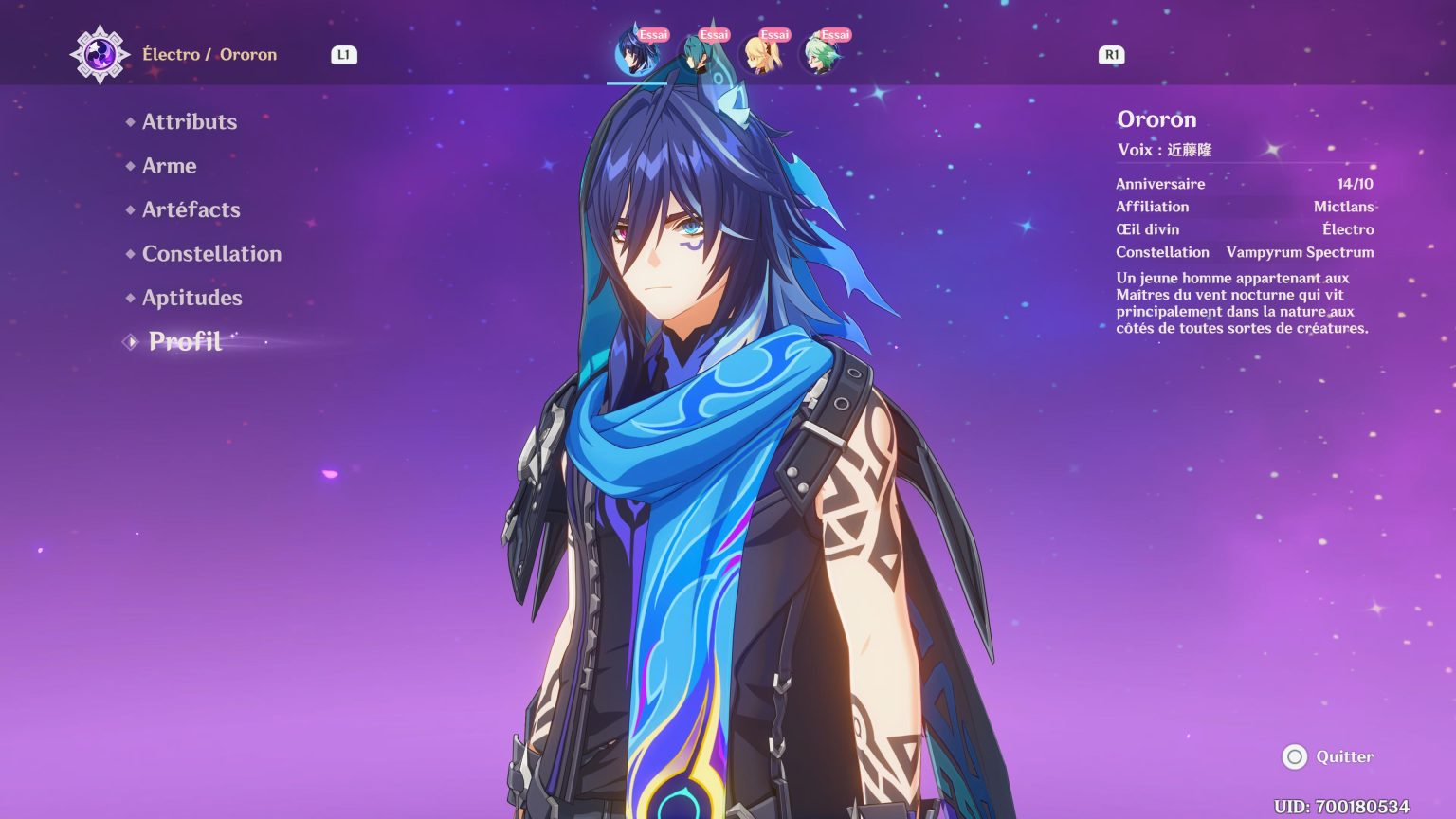Select the Profil entry
Screen dimensions: 1456x819
184,342
